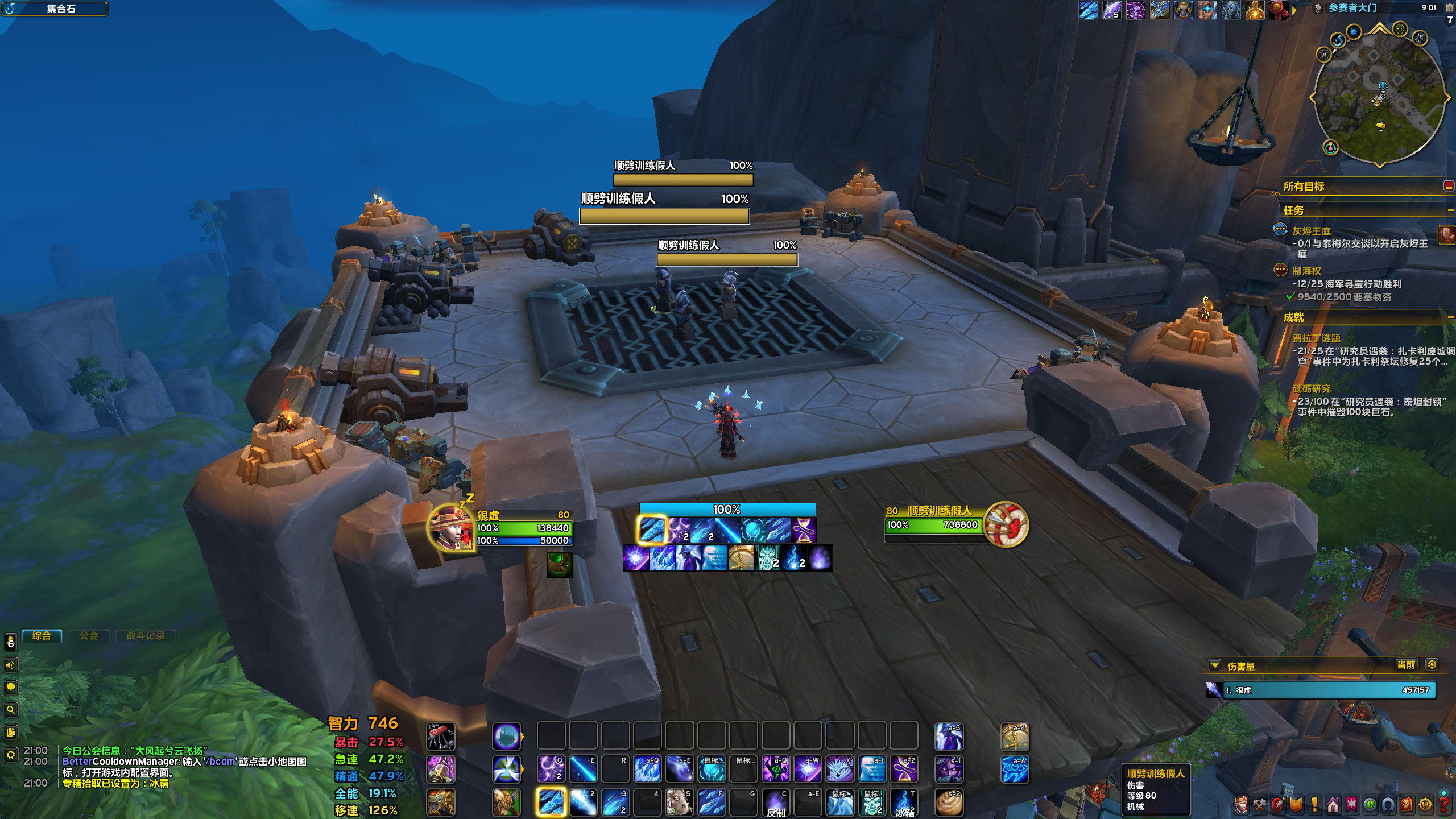This screenshot has height=819, width=1456.
Task: Select the 很虚 damage meter row
Action: pyautogui.click(x=1325, y=690)
